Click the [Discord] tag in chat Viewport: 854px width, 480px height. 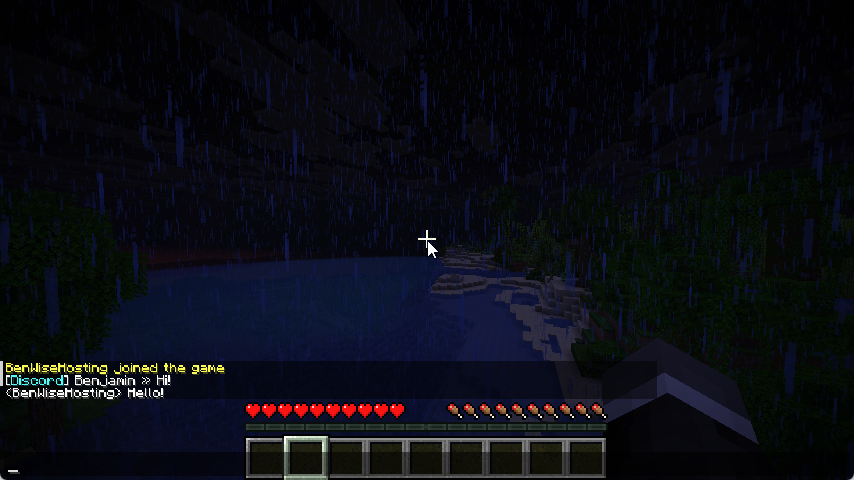(x=37, y=381)
